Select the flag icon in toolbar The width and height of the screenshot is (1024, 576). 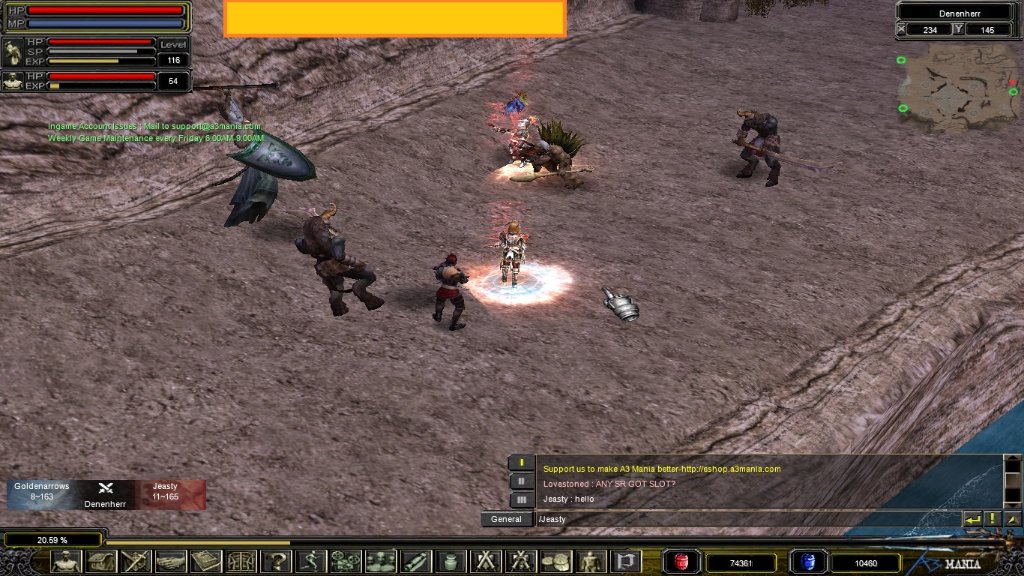pyautogui.click(x=626, y=561)
